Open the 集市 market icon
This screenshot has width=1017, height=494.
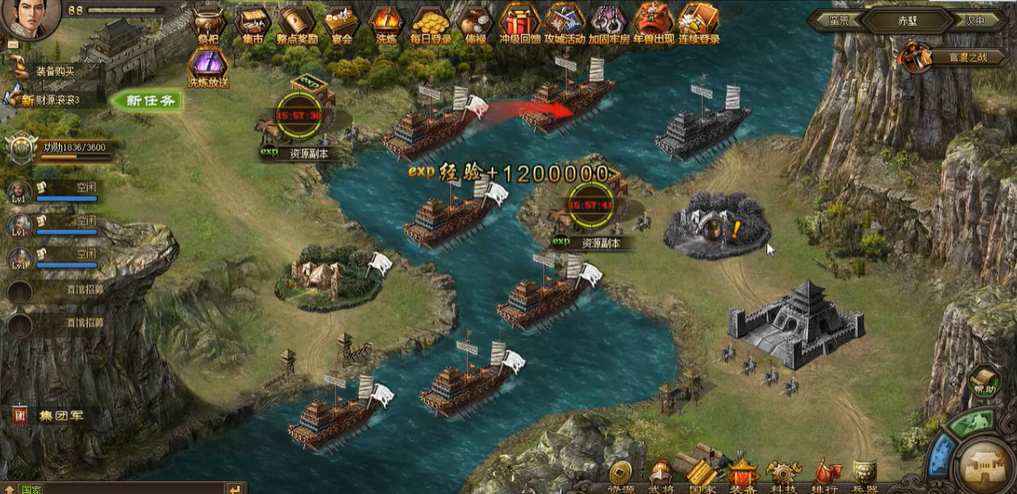point(253,22)
